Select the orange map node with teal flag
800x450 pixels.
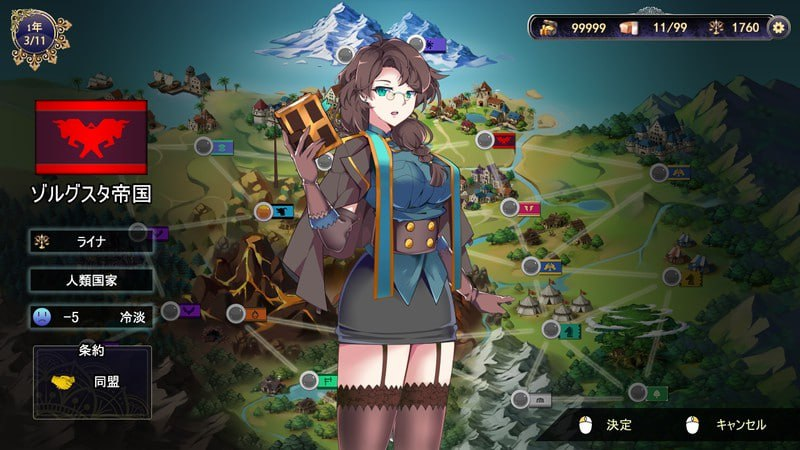click(262, 211)
